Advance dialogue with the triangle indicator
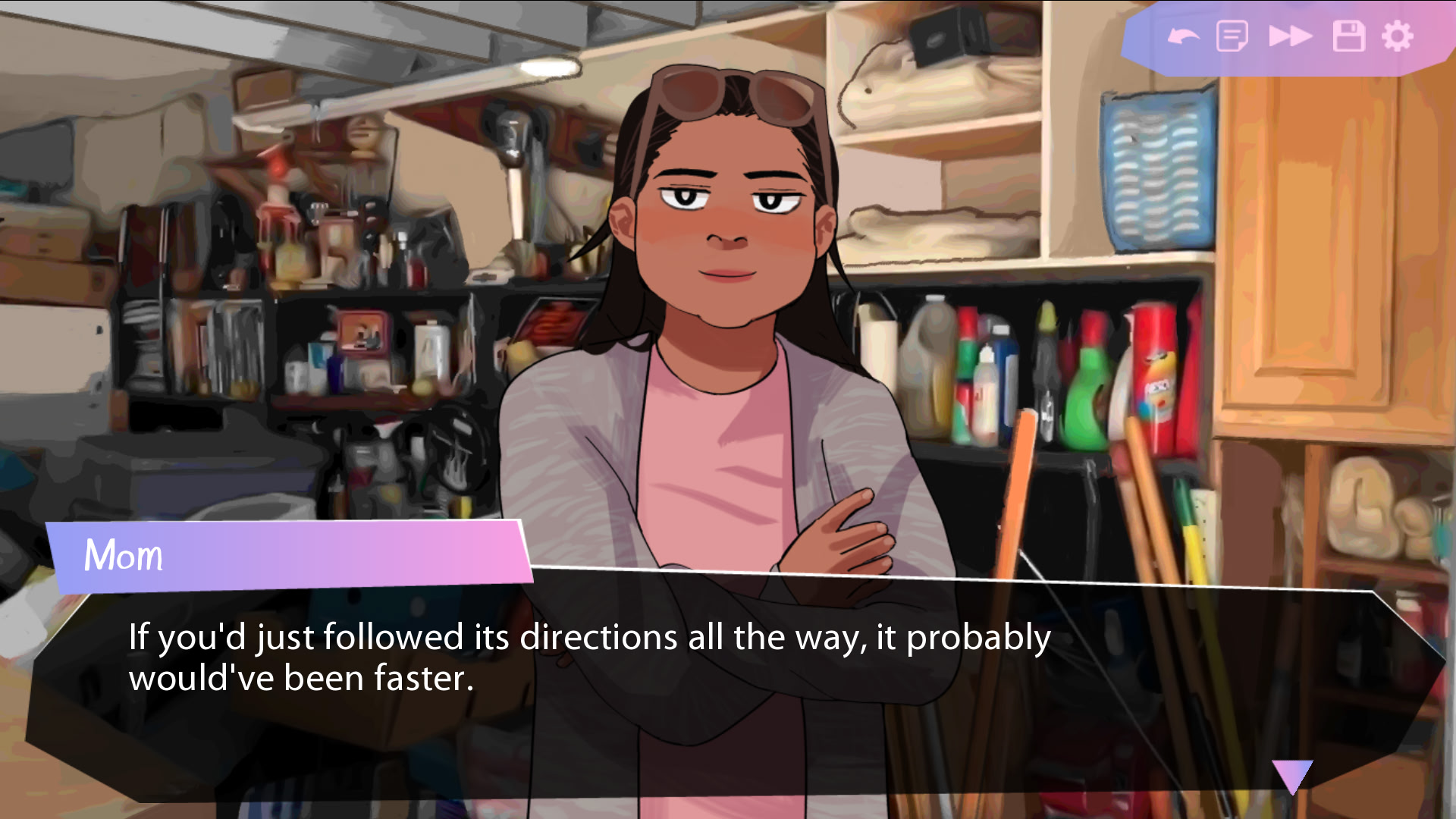Screen dimensions: 1456x819 tap(1292, 775)
